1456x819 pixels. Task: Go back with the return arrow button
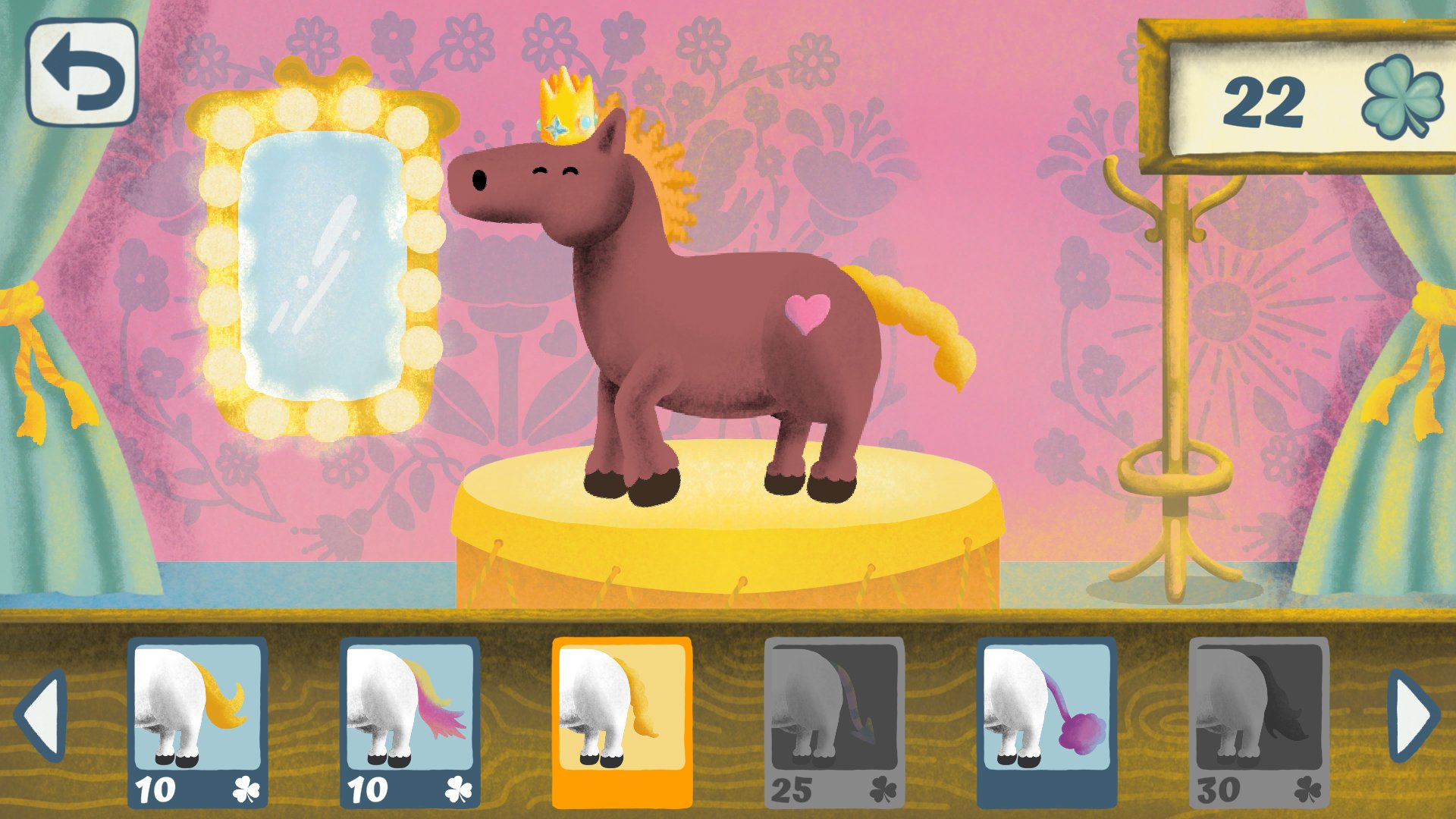click(82, 72)
